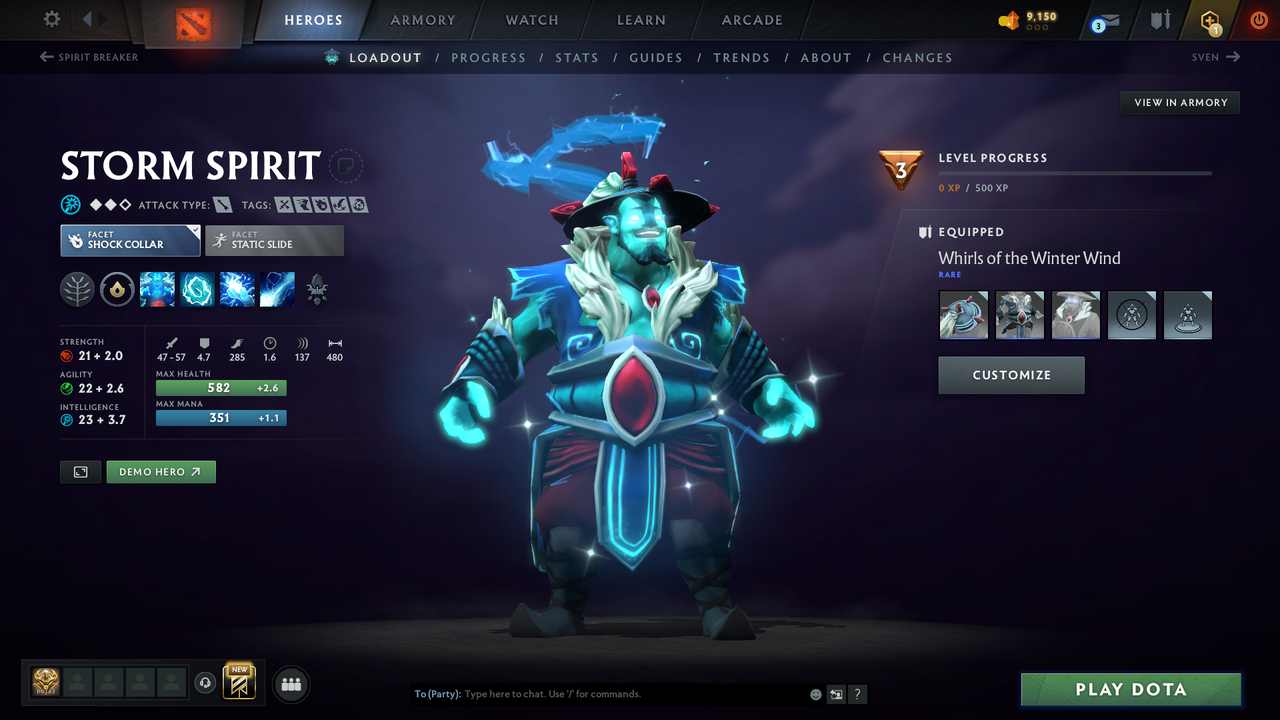Image resolution: width=1280 pixels, height=720 pixels.
Task: Open the ARCADE menu
Action: (x=751, y=19)
